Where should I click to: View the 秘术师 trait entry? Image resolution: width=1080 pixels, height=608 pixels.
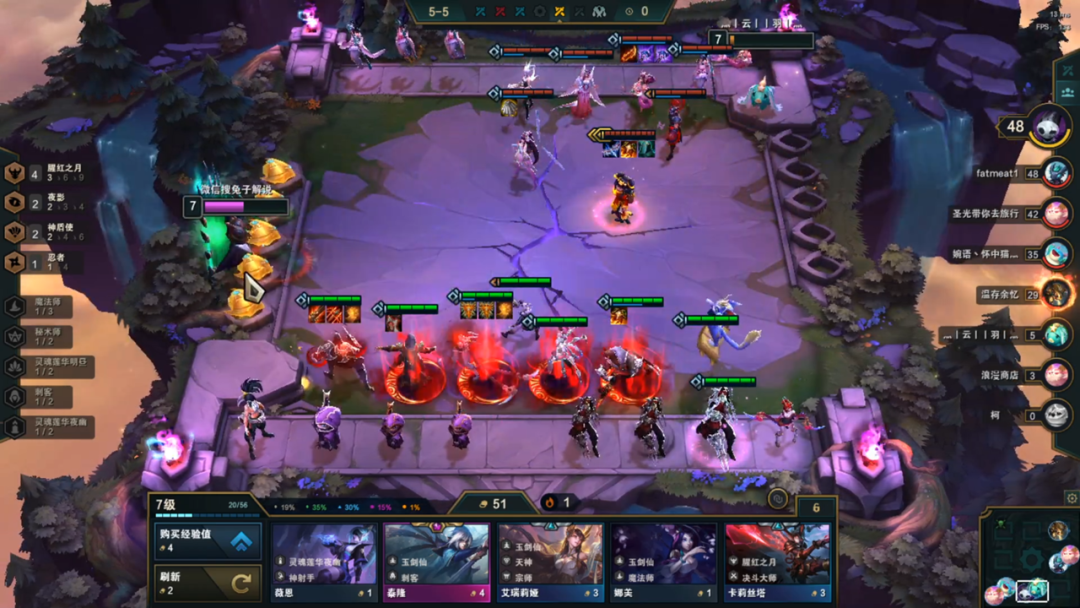tap(45, 337)
